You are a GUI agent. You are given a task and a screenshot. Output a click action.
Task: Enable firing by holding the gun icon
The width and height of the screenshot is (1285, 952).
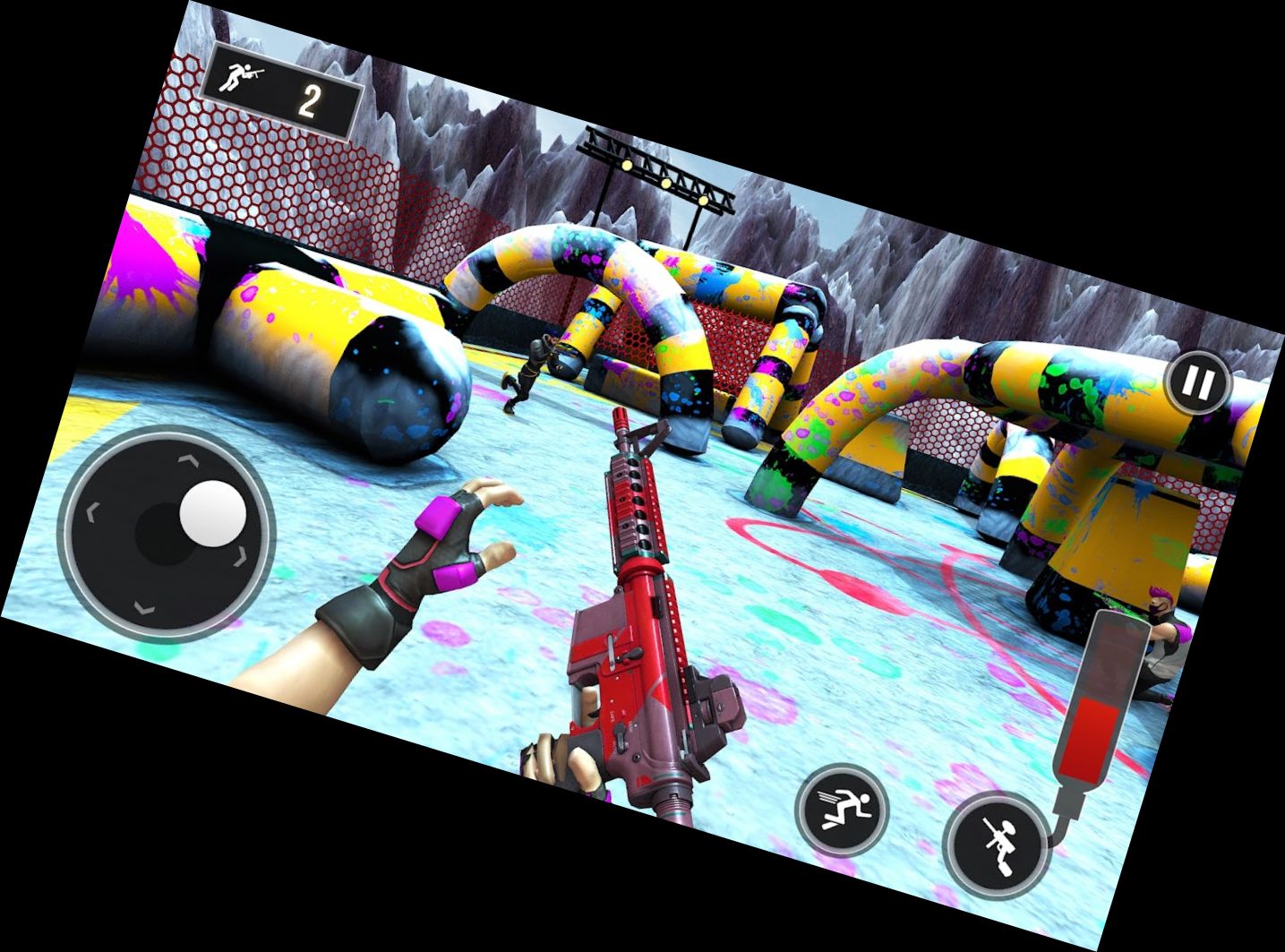click(x=1000, y=845)
